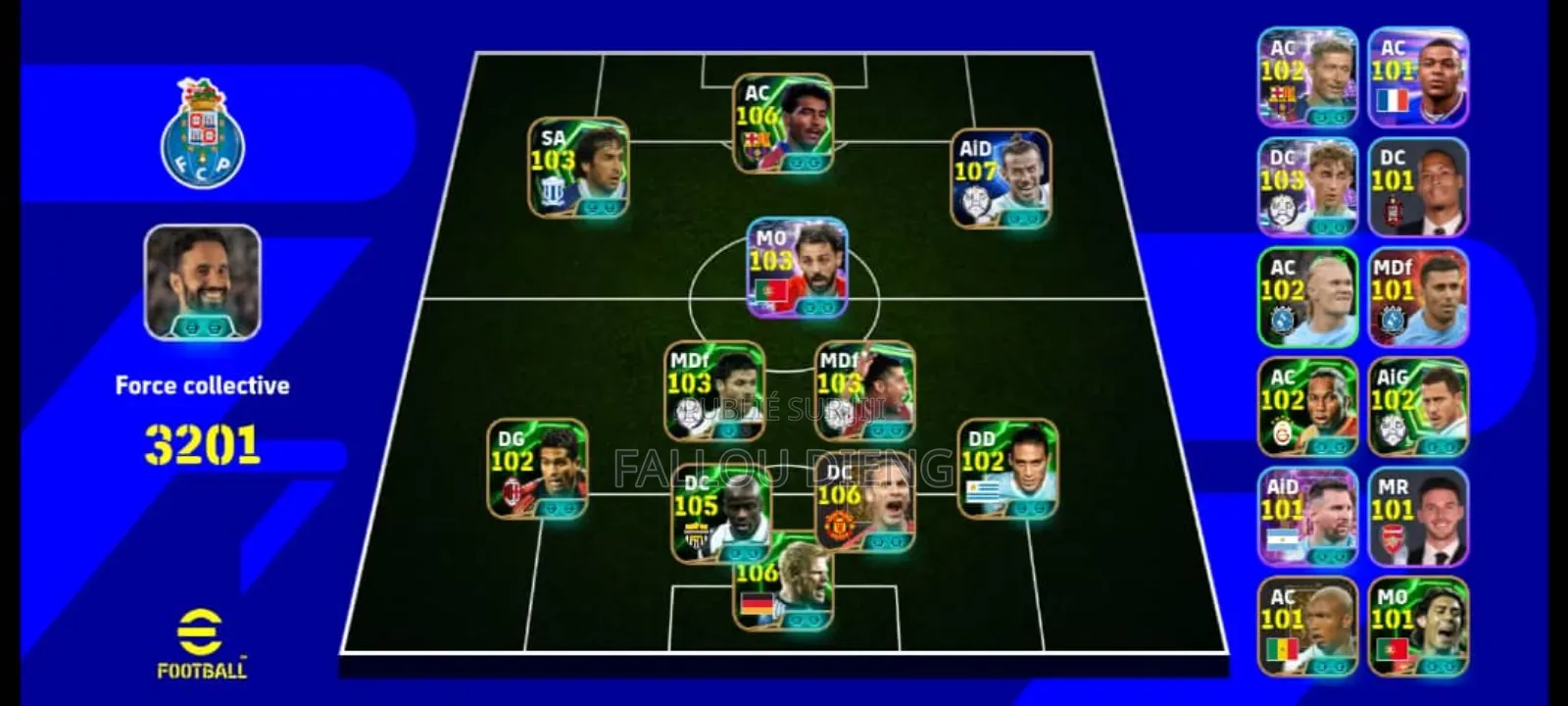Select the MR 101 Arsenal substitute card

(x=1417, y=517)
